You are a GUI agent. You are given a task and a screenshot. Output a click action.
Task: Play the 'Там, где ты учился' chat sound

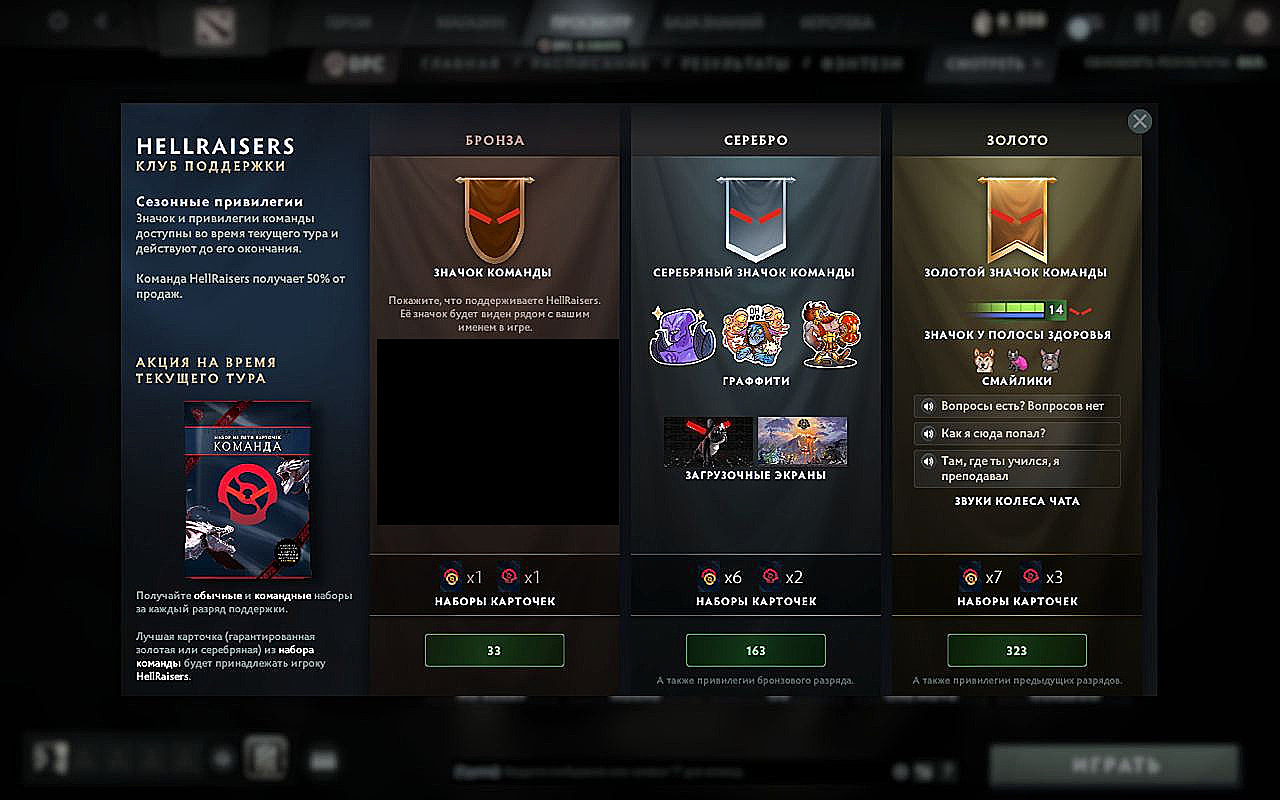[x=1016, y=469]
